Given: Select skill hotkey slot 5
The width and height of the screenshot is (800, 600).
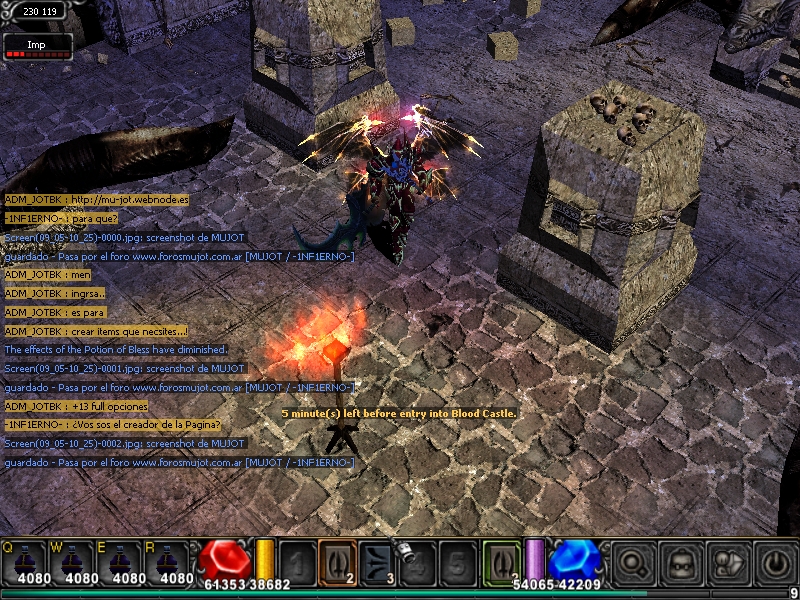Looking at the screenshot, I should (x=456, y=561).
